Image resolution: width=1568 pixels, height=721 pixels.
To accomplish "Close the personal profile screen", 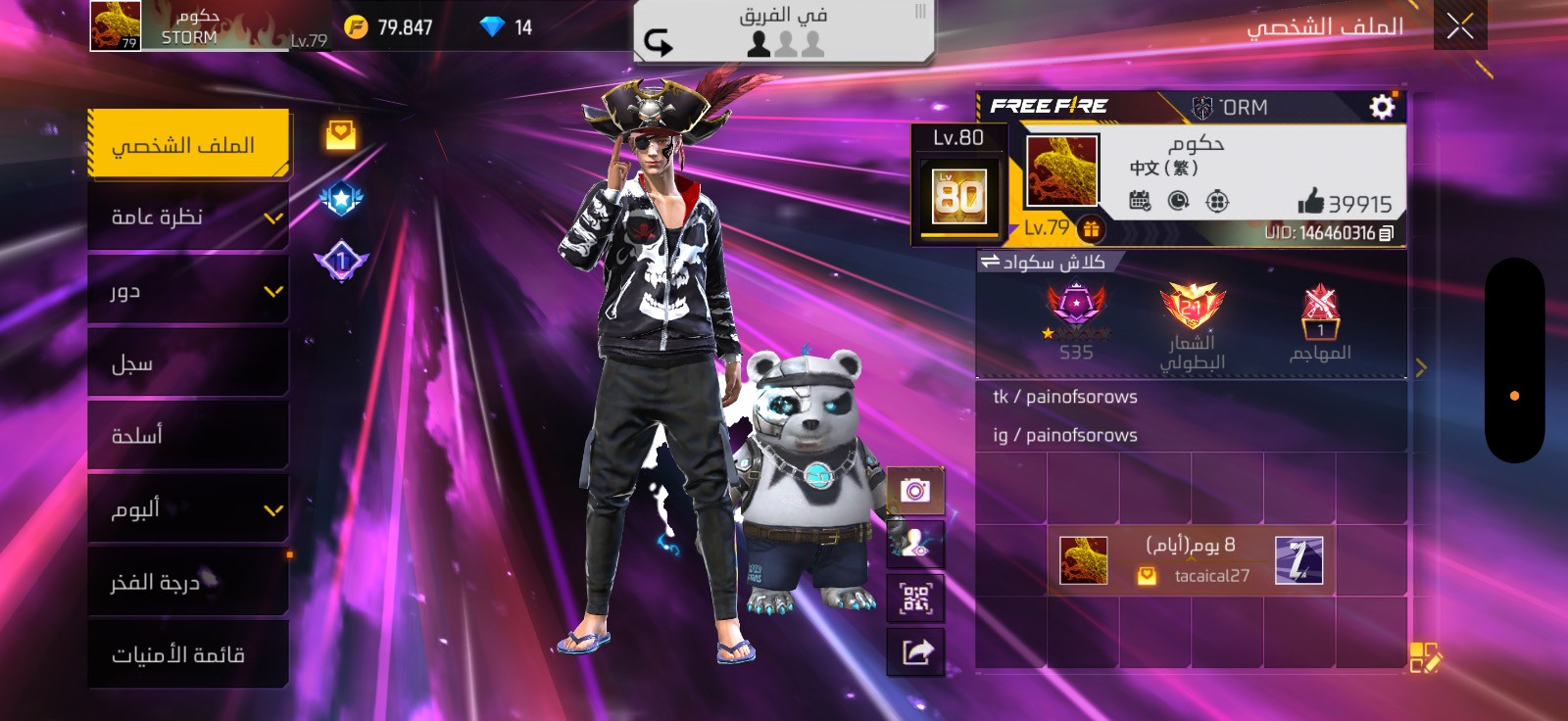I will [1459, 26].
